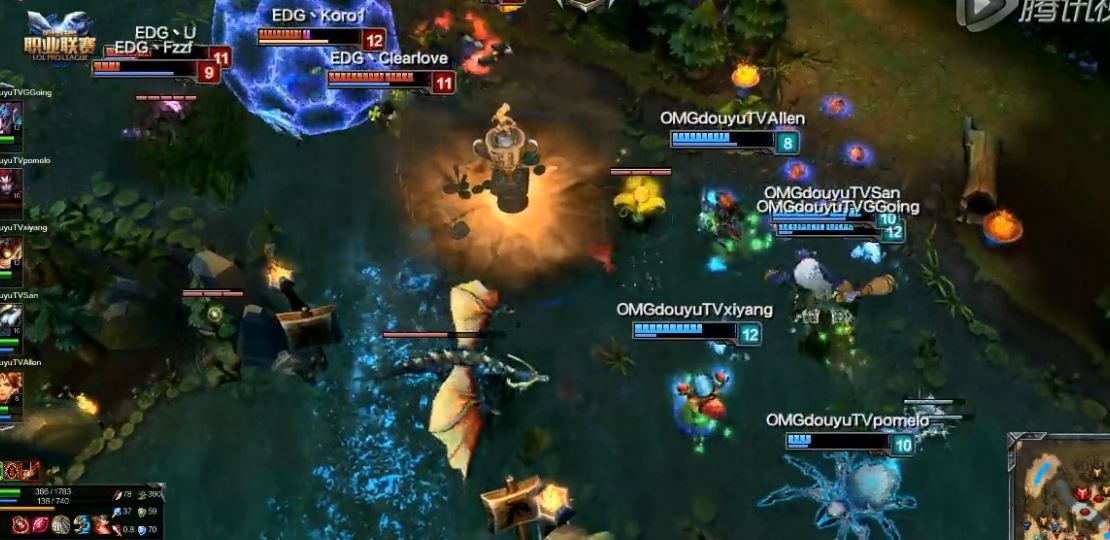Select the San champion portrait

(10, 322)
